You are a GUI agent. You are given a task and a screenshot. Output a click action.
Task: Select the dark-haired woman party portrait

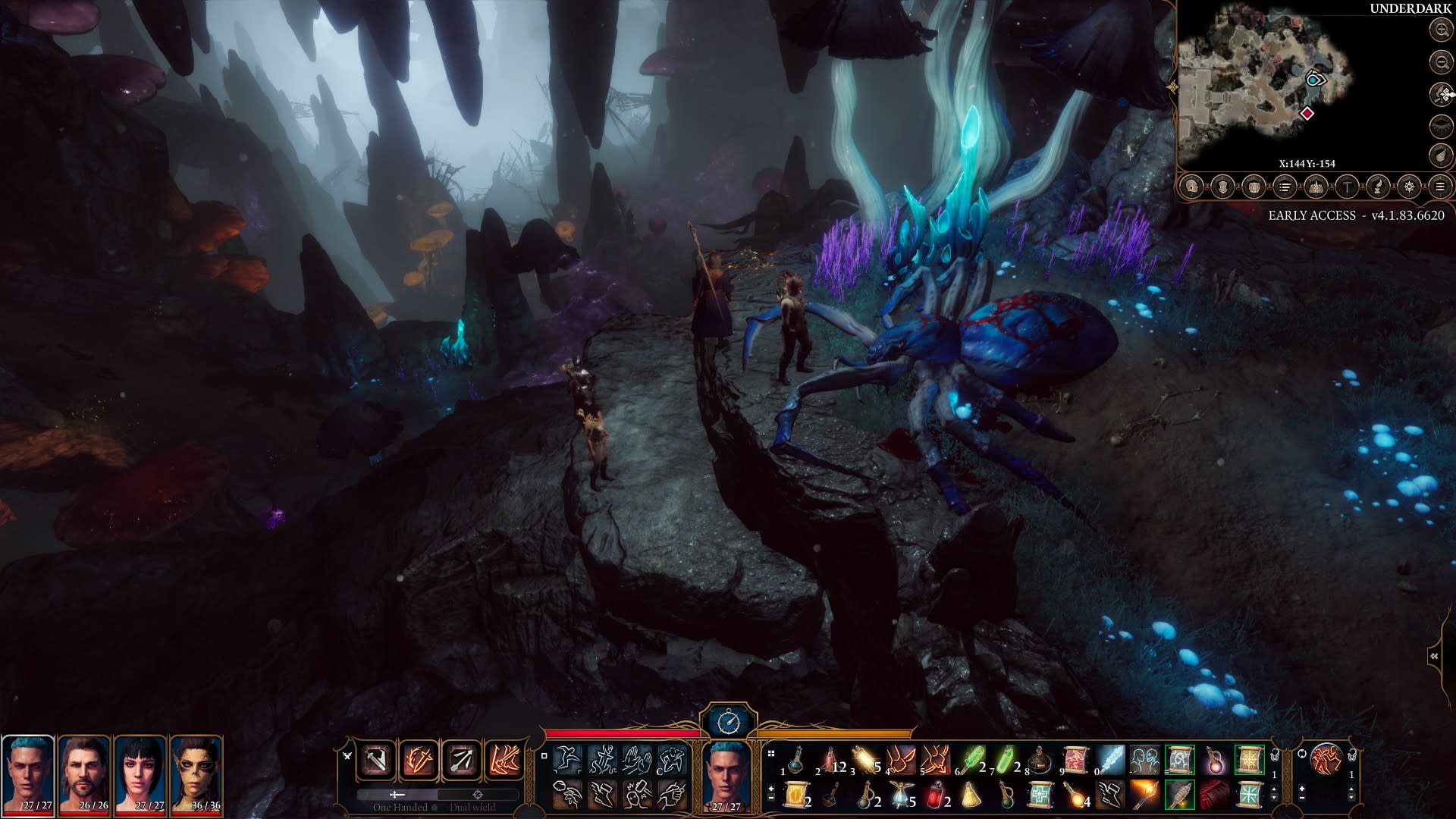140,773
